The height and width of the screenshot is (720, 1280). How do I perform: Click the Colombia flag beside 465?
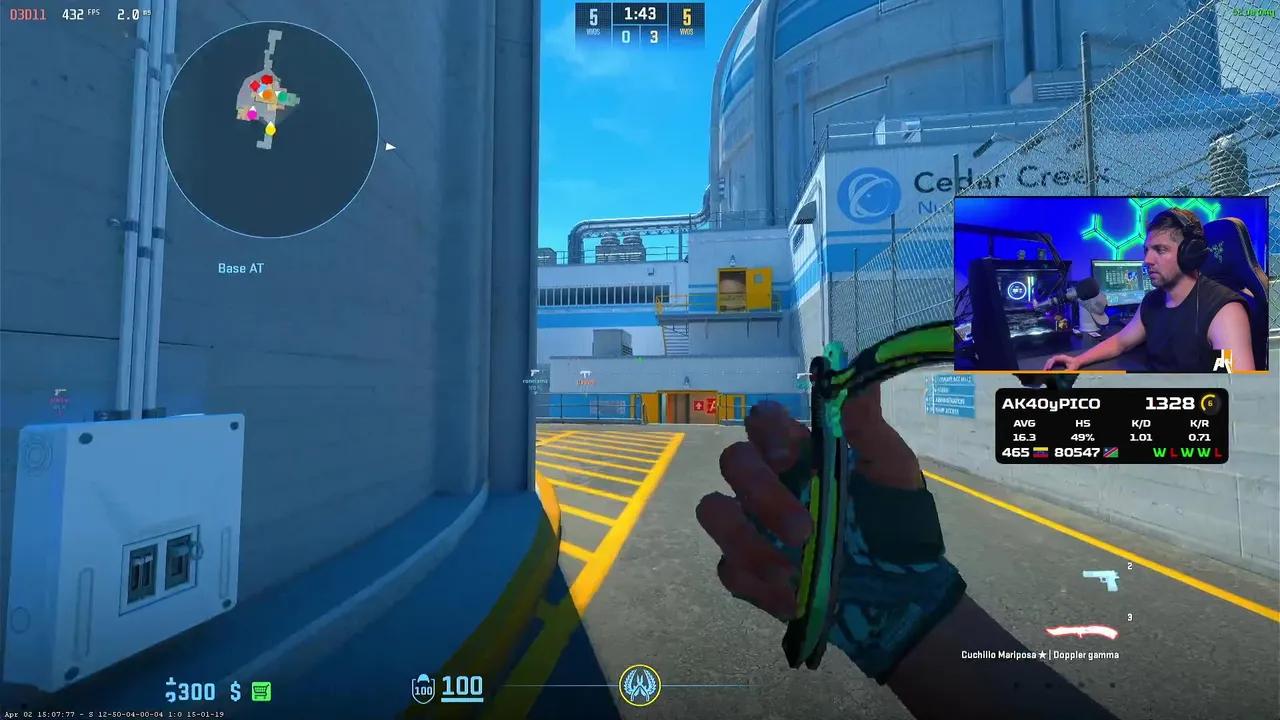tap(1041, 453)
